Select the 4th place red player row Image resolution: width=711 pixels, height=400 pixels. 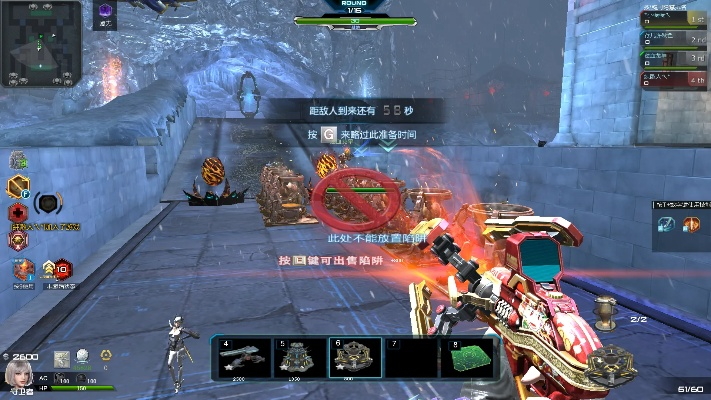click(x=674, y=77)
